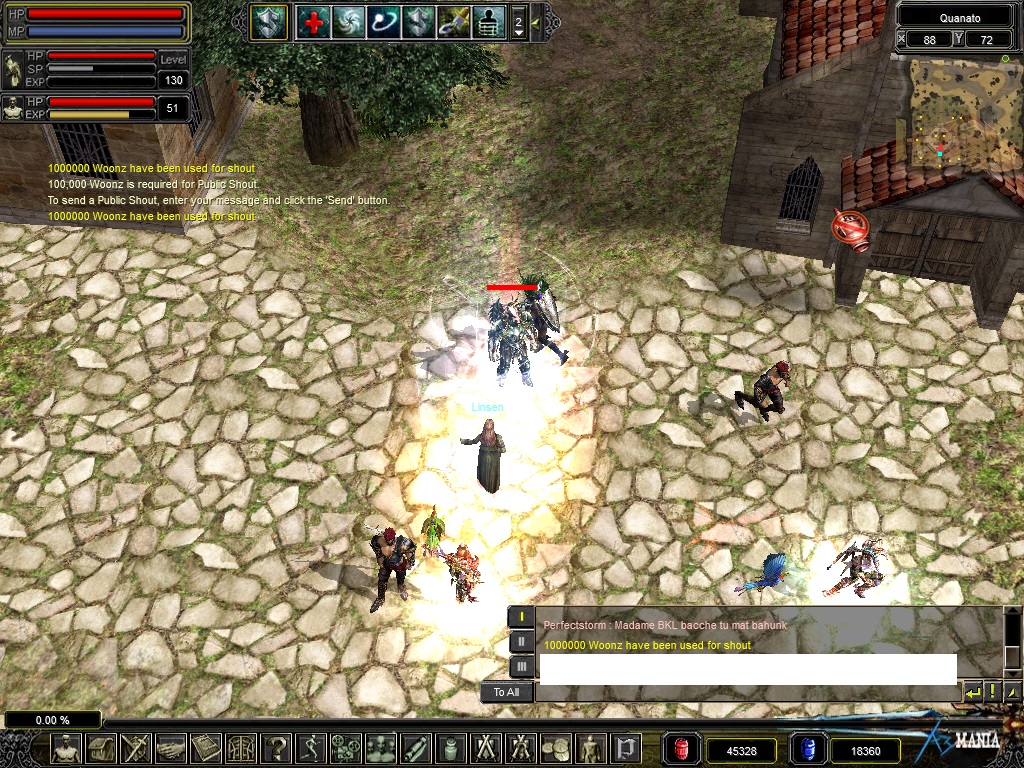This screenshot has height=768, width=1024.
Task: Open the character status icon in the menu bar
Action: [66, 748]
